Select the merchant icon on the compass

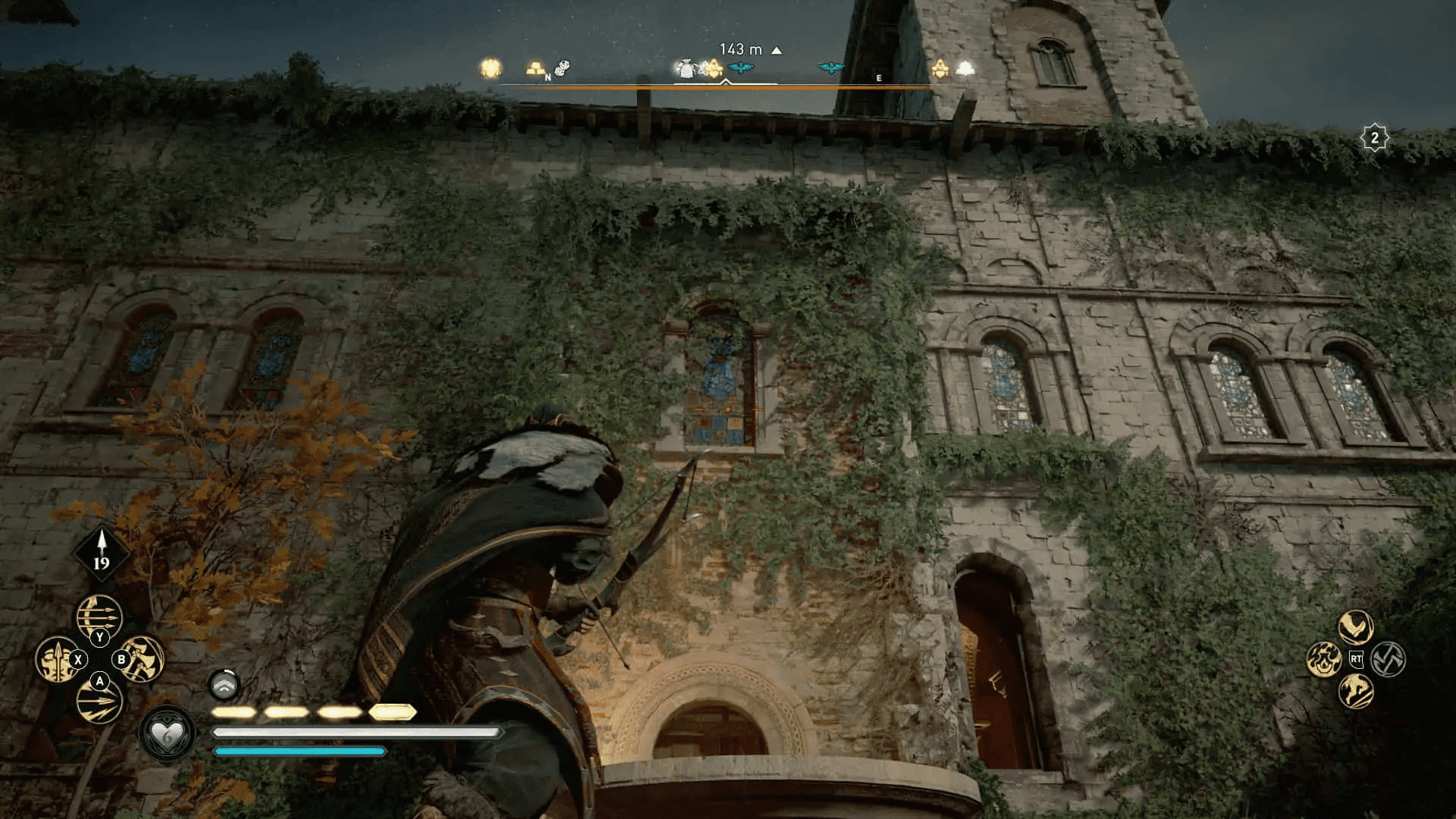pyautogui.click(x=686, y=68)
